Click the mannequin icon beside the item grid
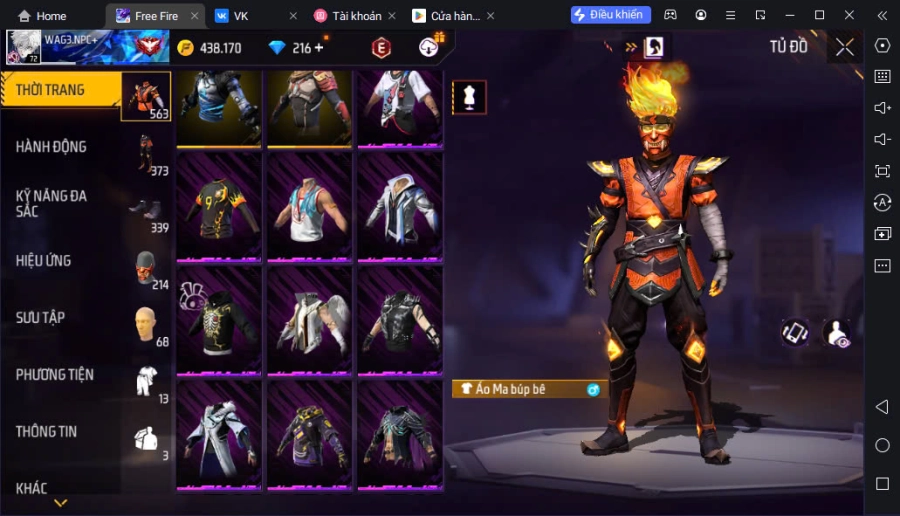The width and height of the screenshot is (900, 516). (x=469, y=96)
